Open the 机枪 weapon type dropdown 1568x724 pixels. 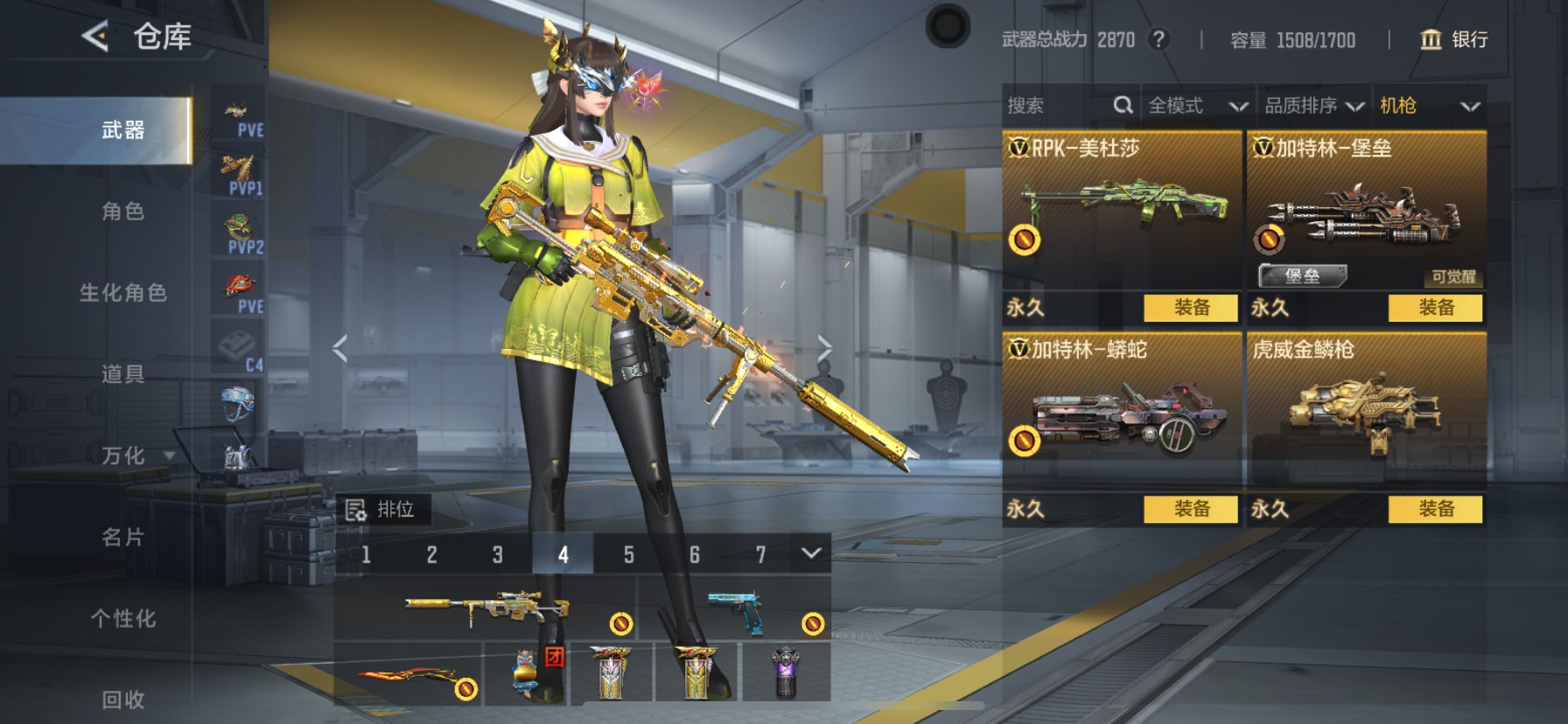[1429, 106]
